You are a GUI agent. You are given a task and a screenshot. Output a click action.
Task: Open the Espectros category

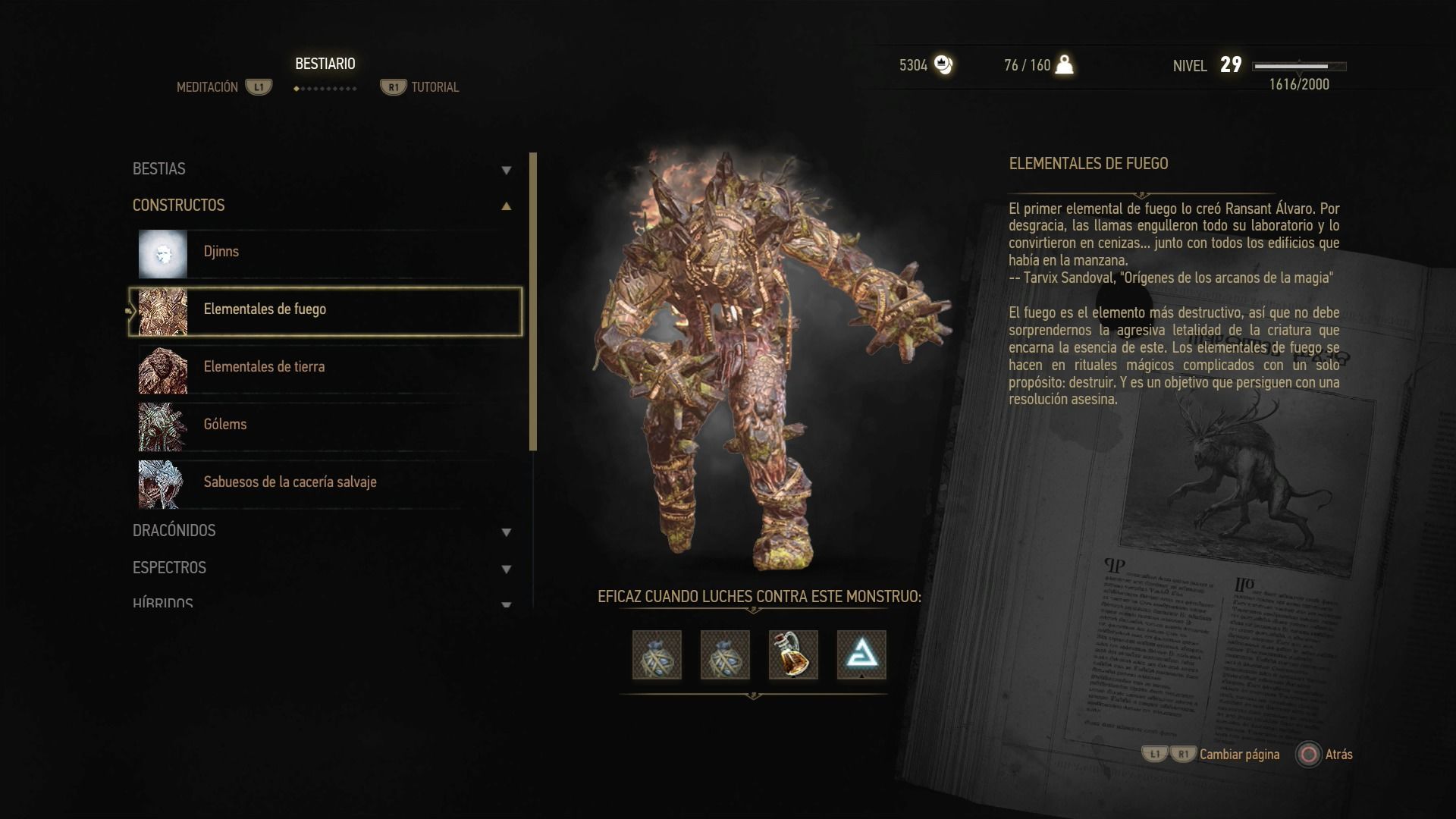point(322,568)
